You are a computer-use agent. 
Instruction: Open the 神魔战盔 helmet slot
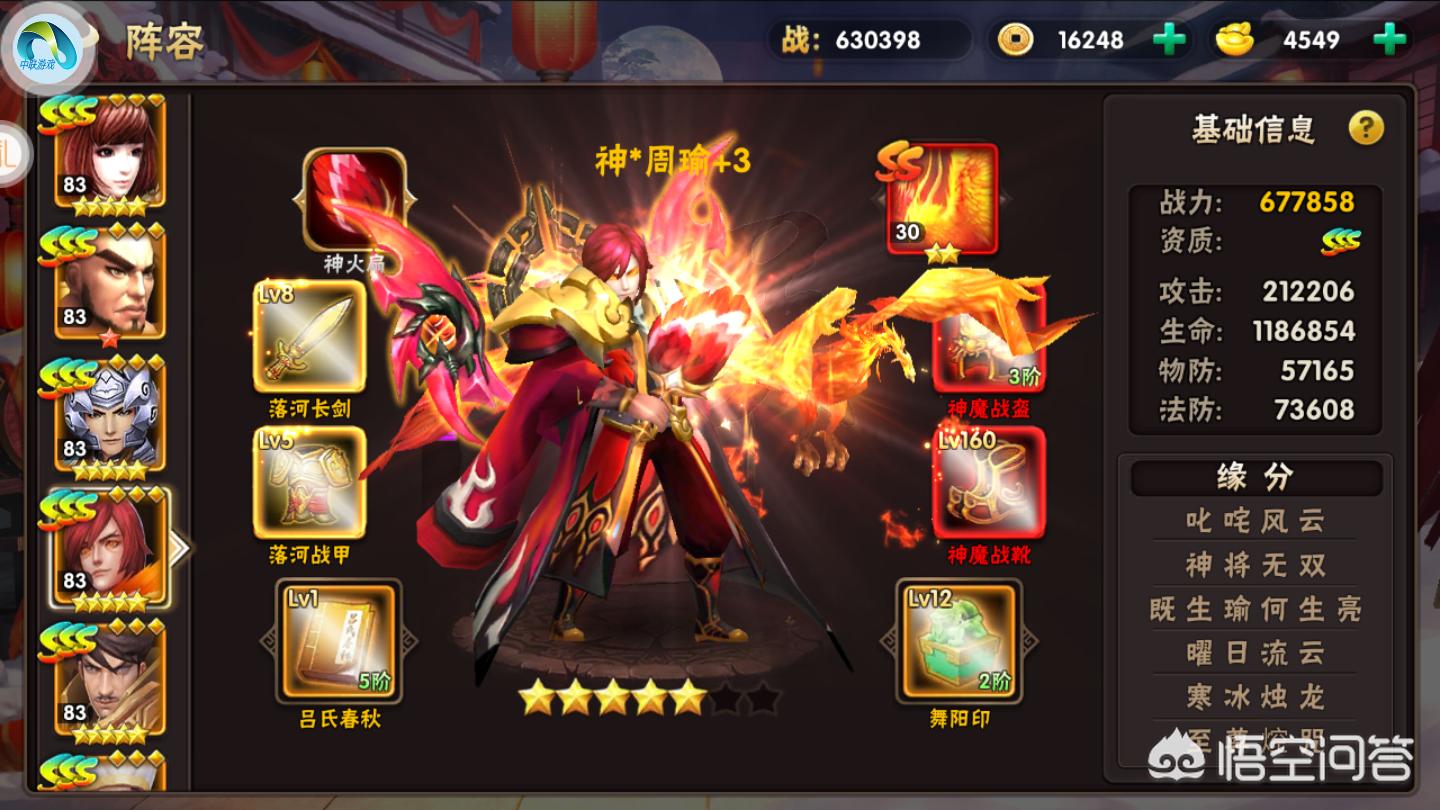click(x=988, y=340)
